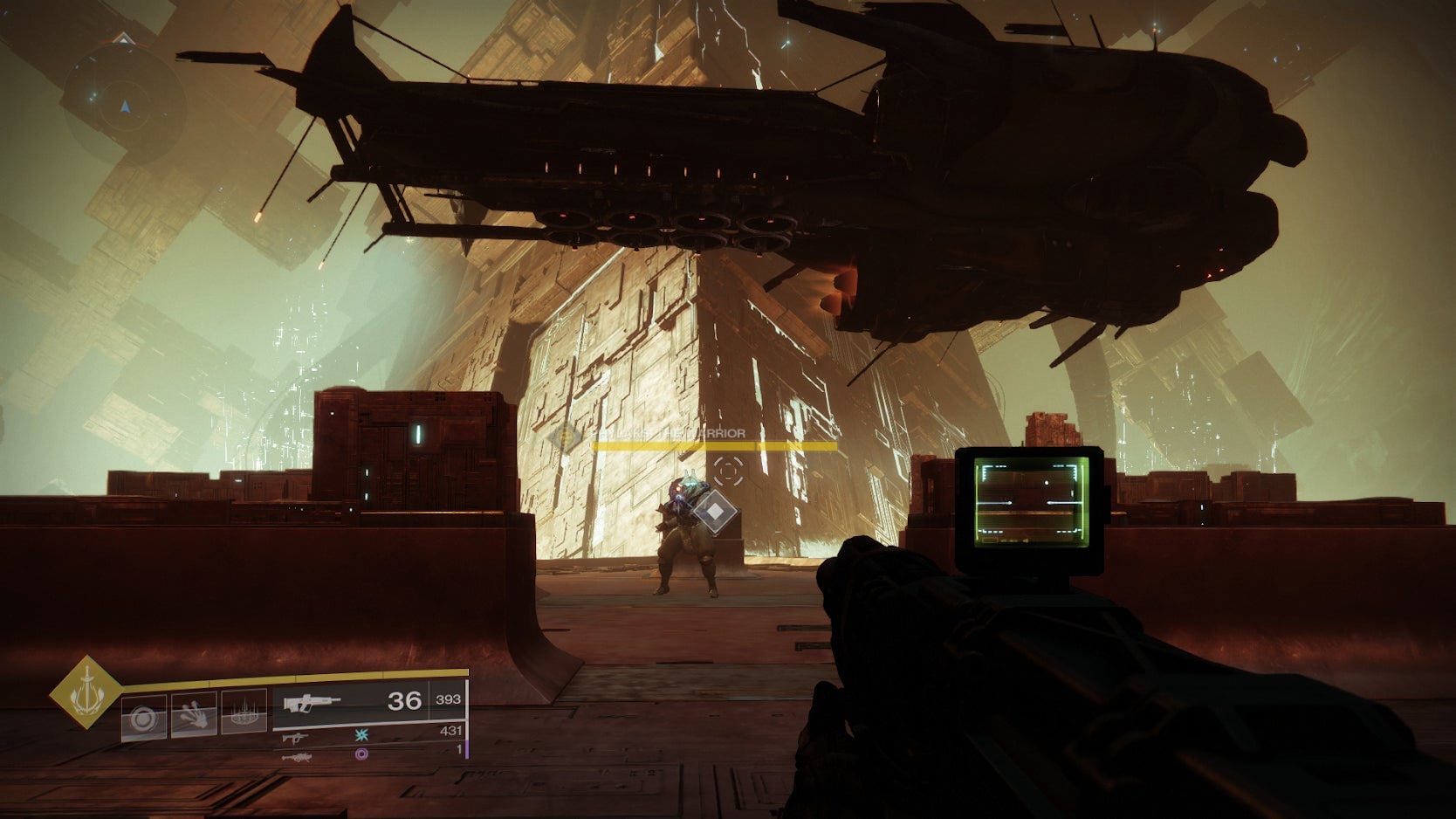
Task: Select the blue Arc energy weapon element icon
Action: pyautogui.click(x=361, y=734)
